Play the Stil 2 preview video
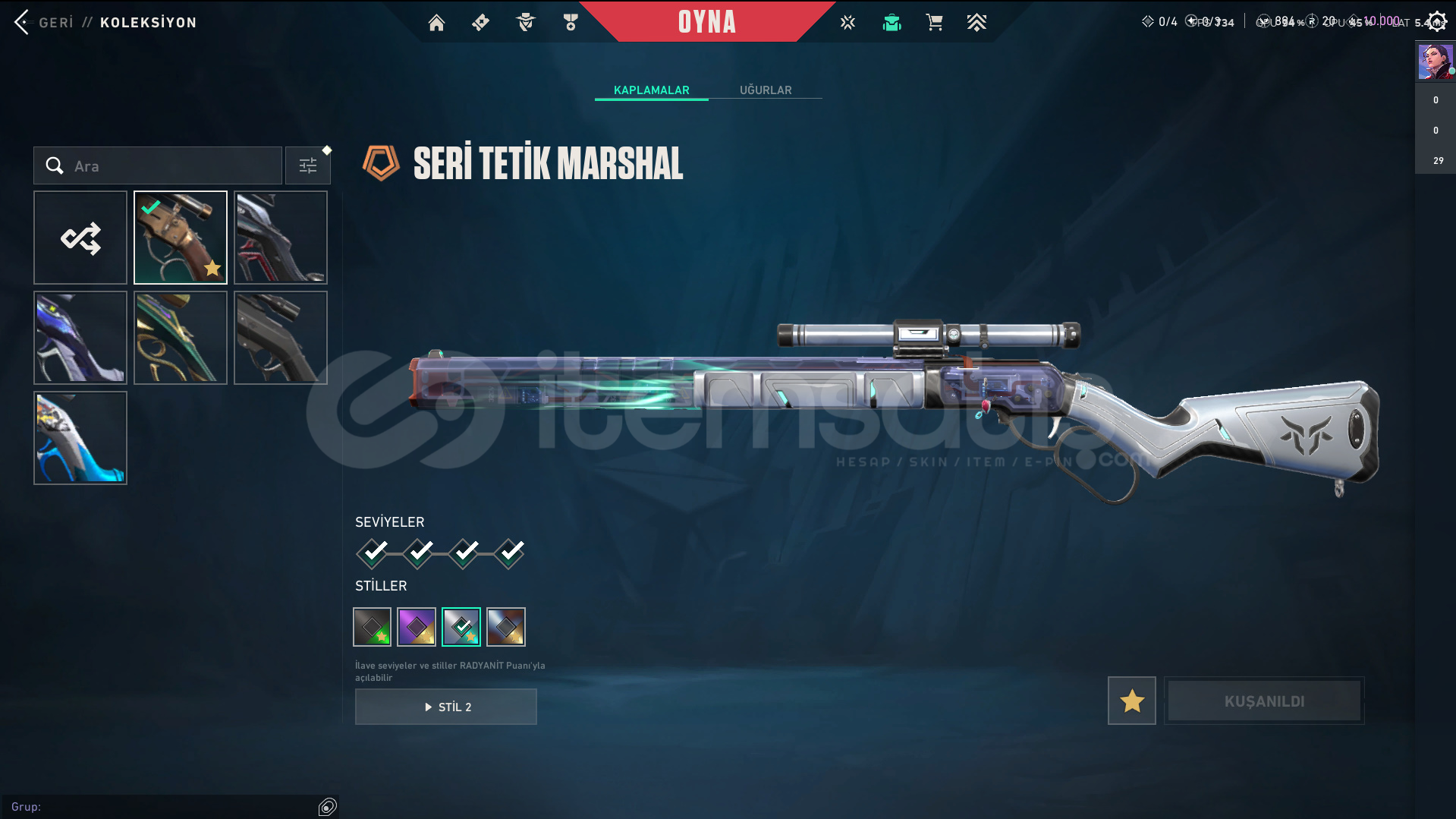The height and width of the screenshot is (819, 1456). 446,707
